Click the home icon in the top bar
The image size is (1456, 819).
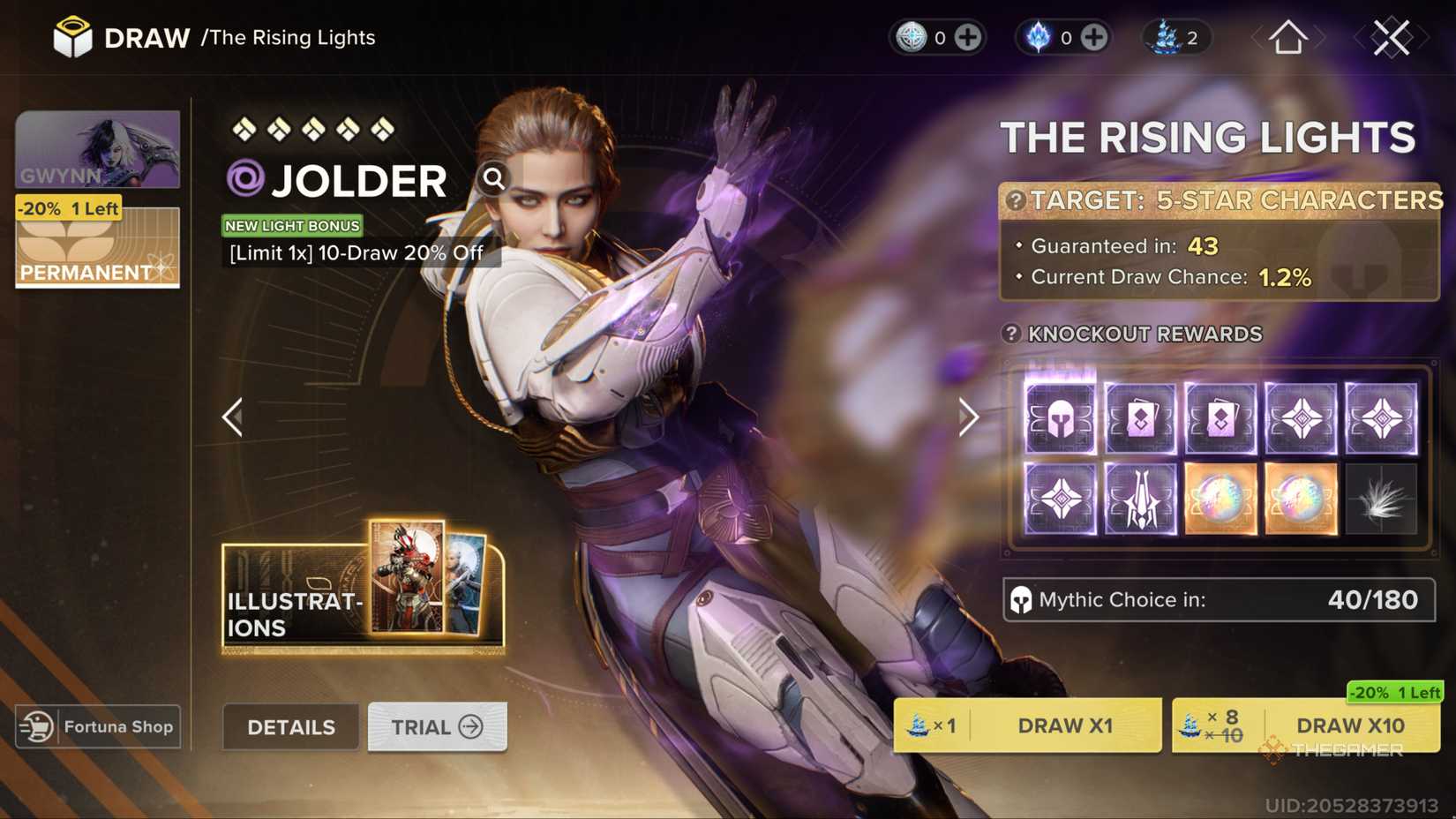(1287, 37)
